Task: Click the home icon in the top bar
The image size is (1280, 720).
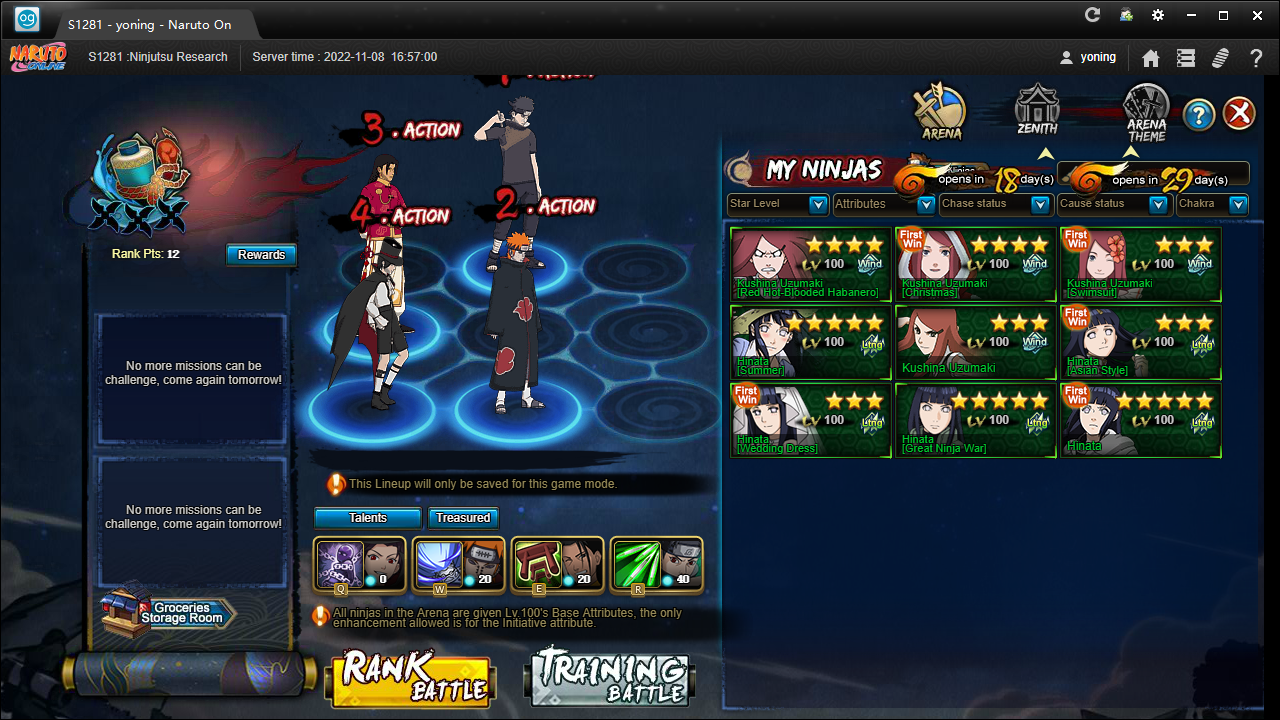Action: [1151, 58]
